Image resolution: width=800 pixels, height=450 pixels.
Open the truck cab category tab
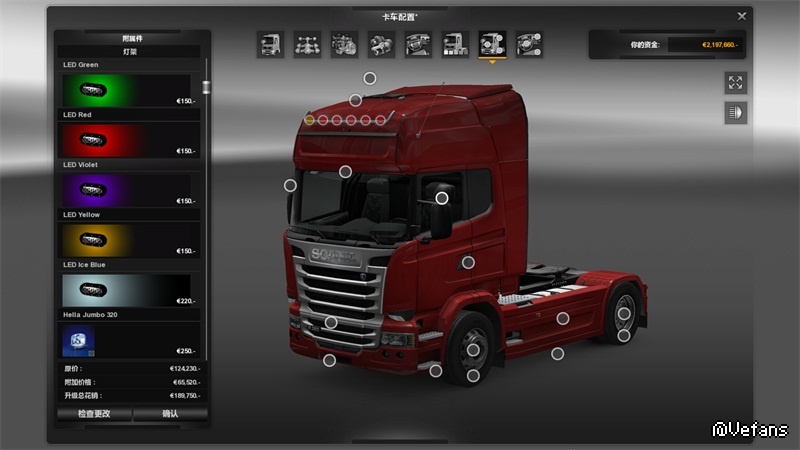[x=271, y=44]
